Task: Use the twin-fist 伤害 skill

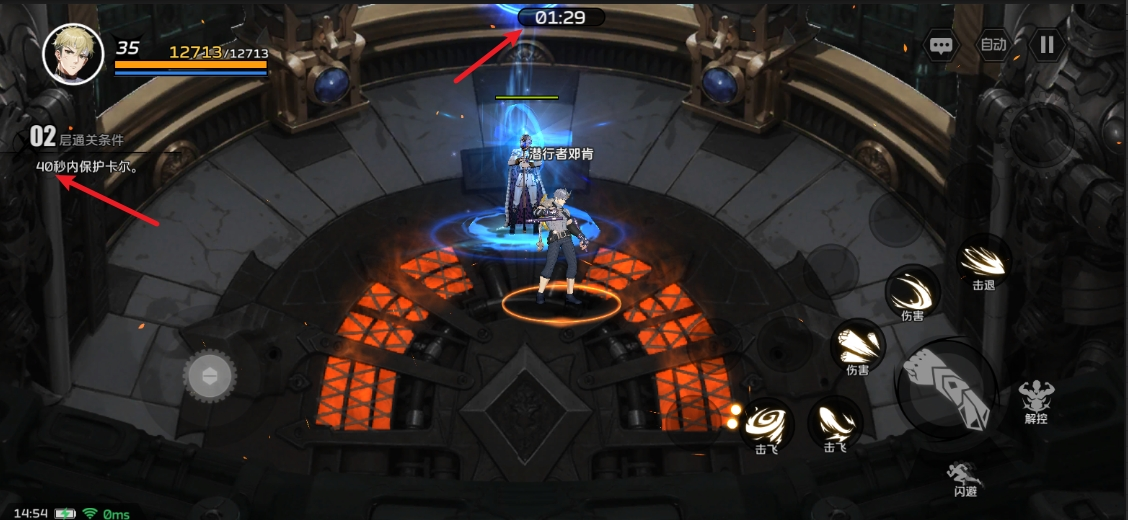Action: click(858, 345)
